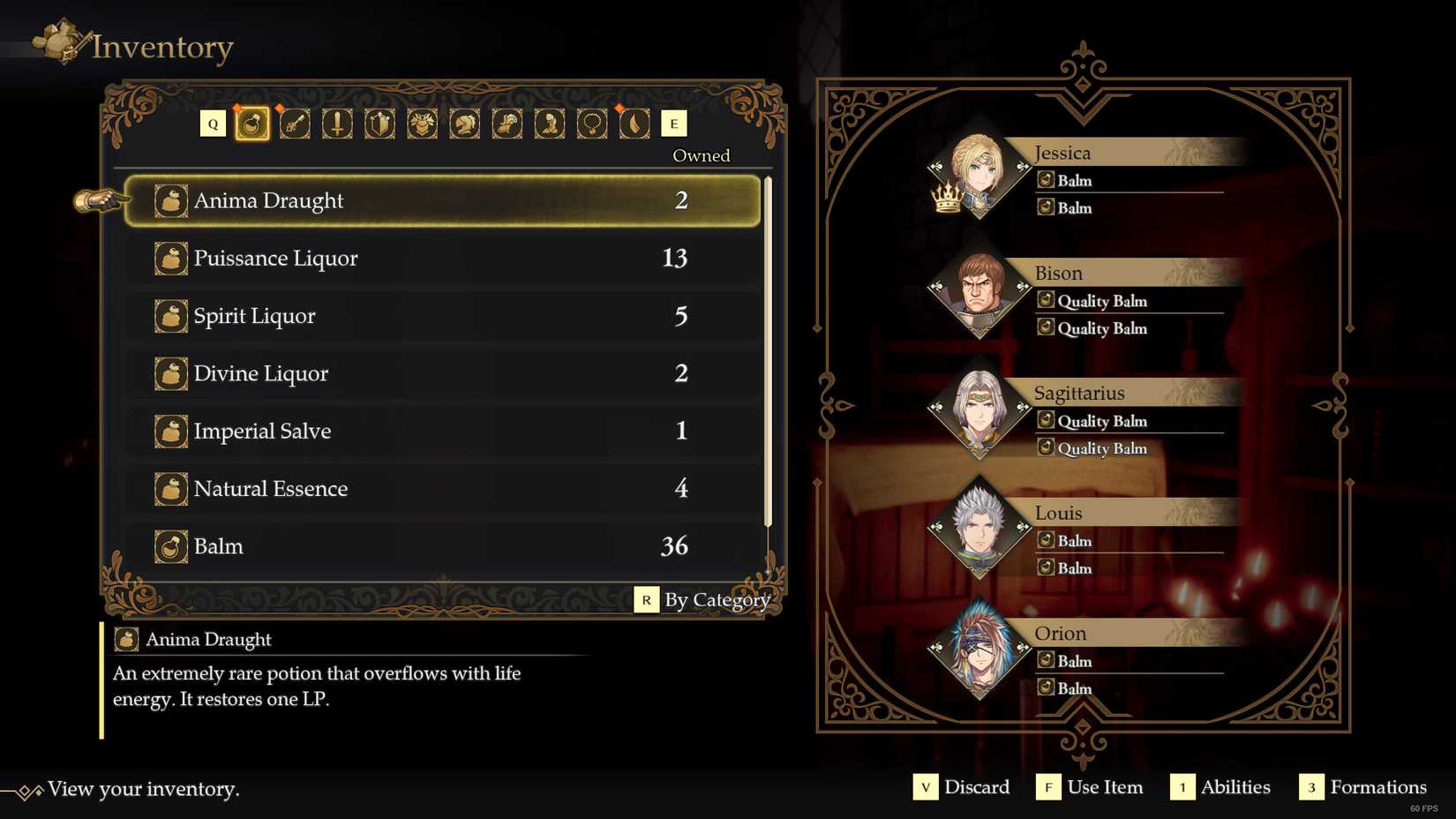The height and width of the screenshot is (819, 1456).
Task: Select the shield category icon
Action: click(379, 124)
